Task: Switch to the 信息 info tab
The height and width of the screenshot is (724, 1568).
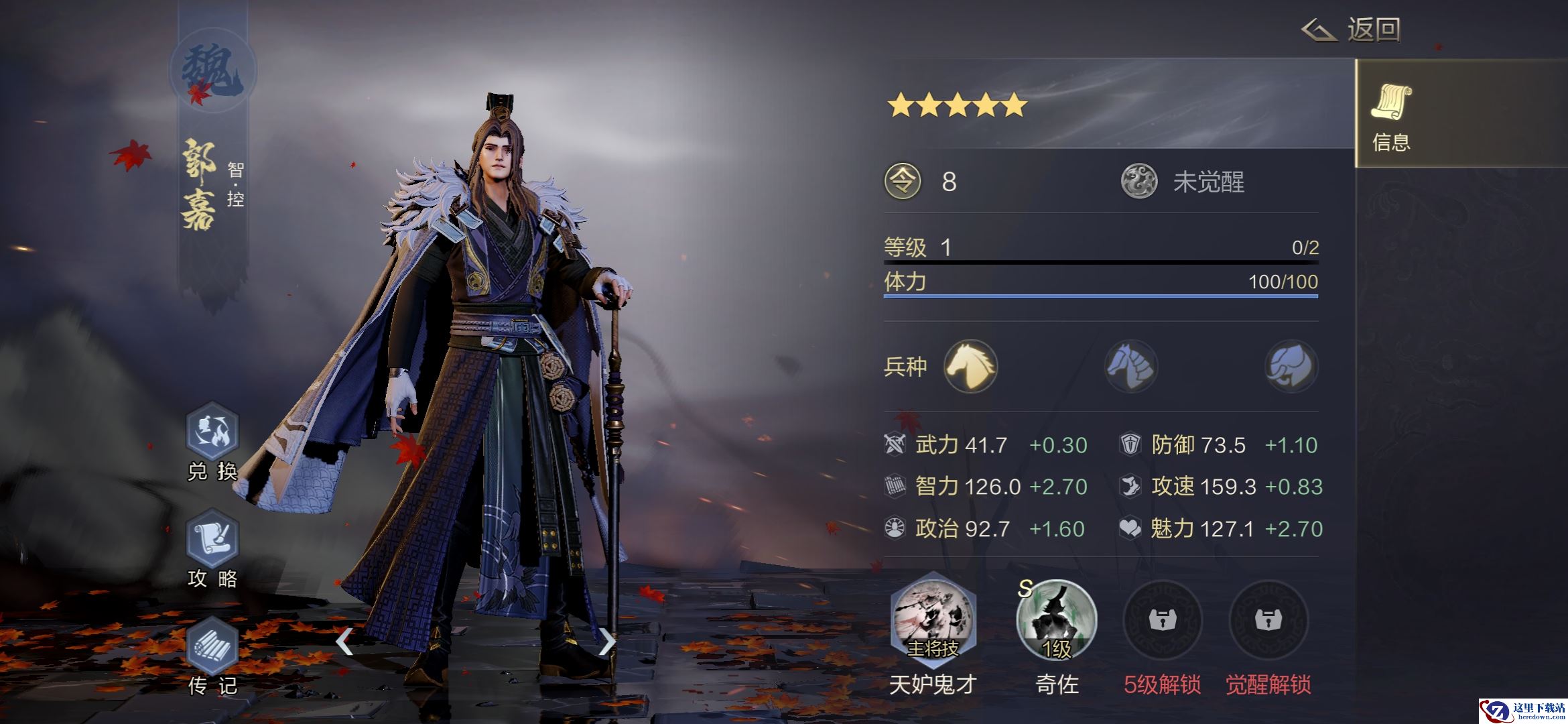Action: click(1392, 115)
